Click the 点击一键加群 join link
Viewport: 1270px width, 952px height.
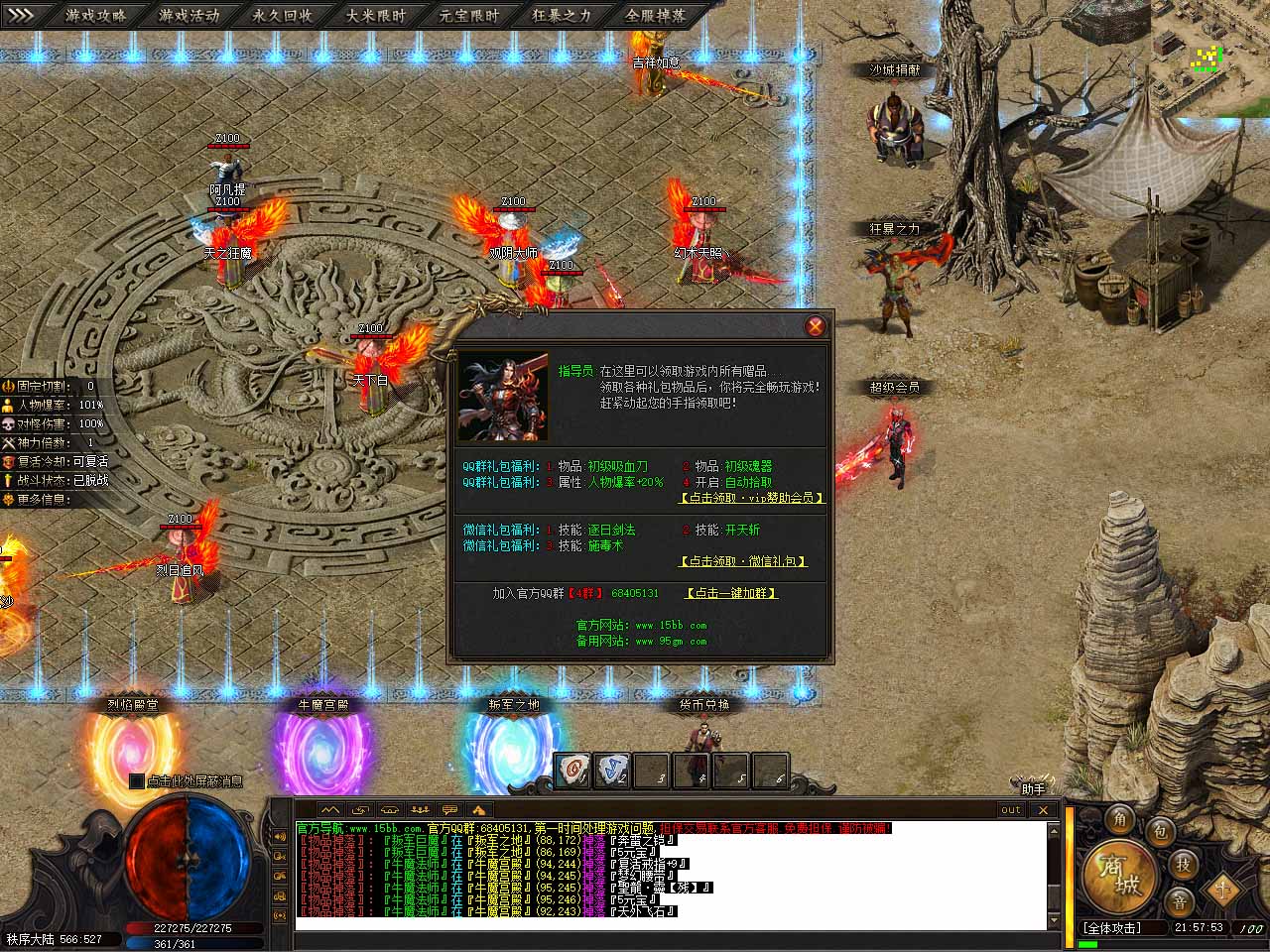(x=731, y=593)
